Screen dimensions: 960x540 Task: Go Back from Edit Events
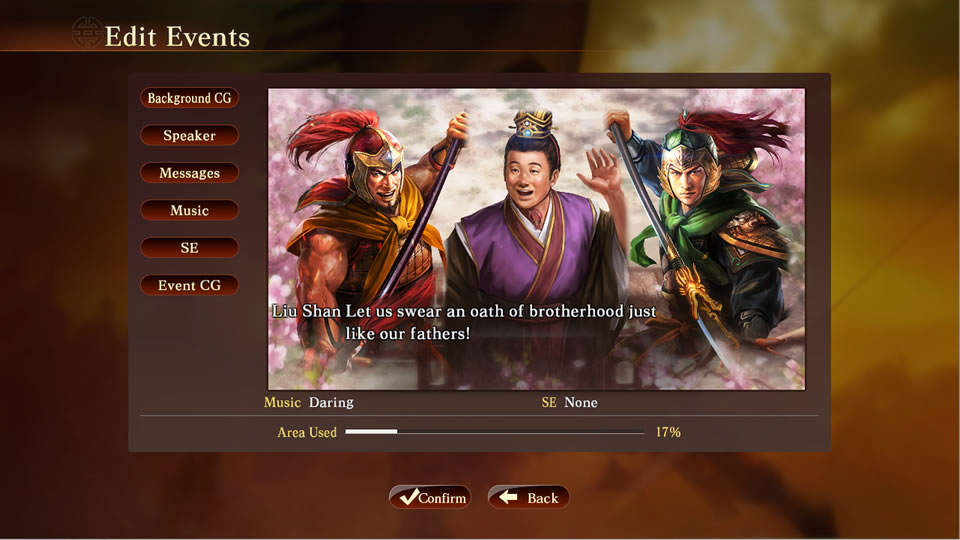[528, 497]
